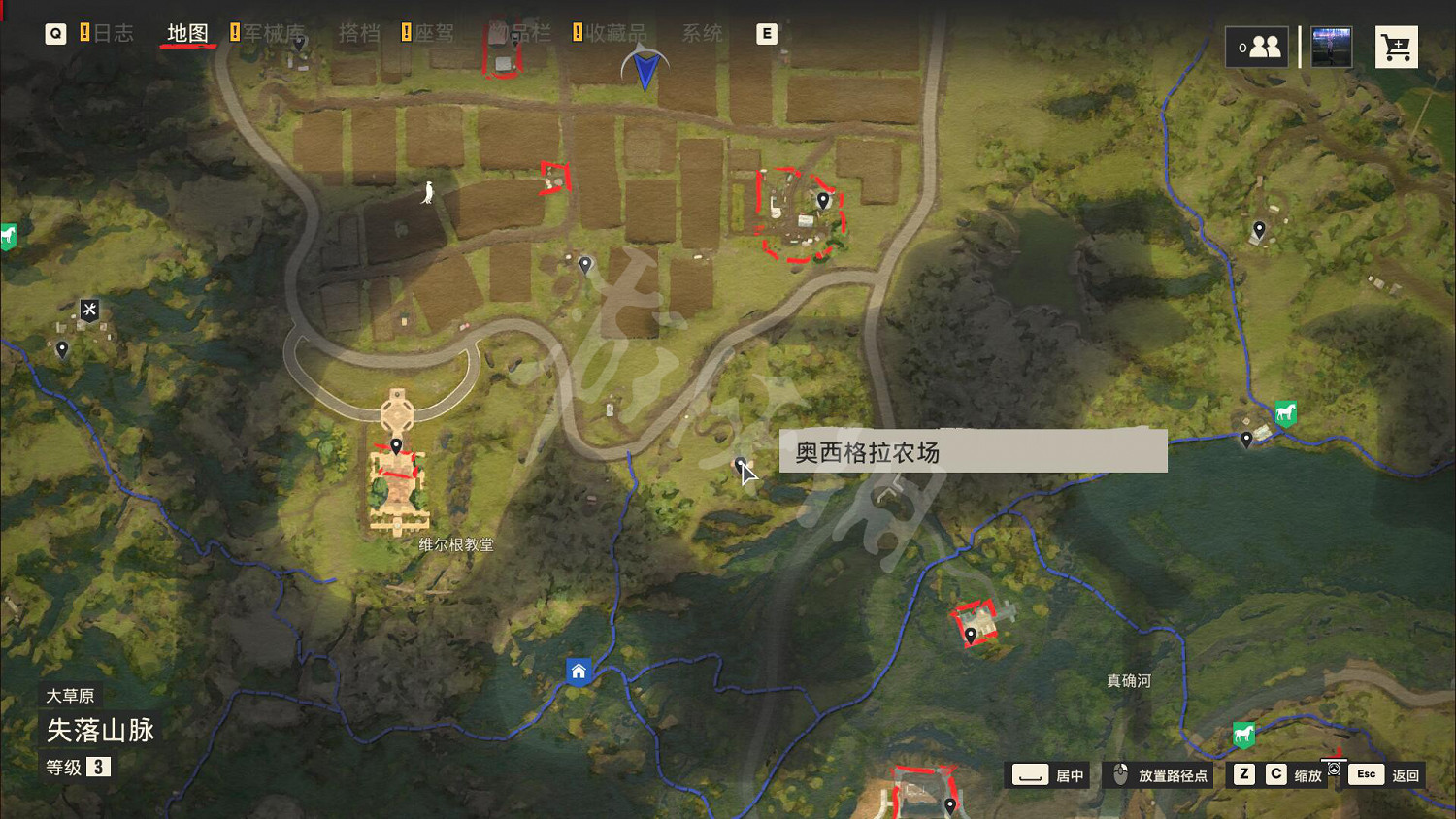Click the pin marker at 奥西格拉农场
The image size is (1456, 819).
pyautogui.click(x=741, y=464)
